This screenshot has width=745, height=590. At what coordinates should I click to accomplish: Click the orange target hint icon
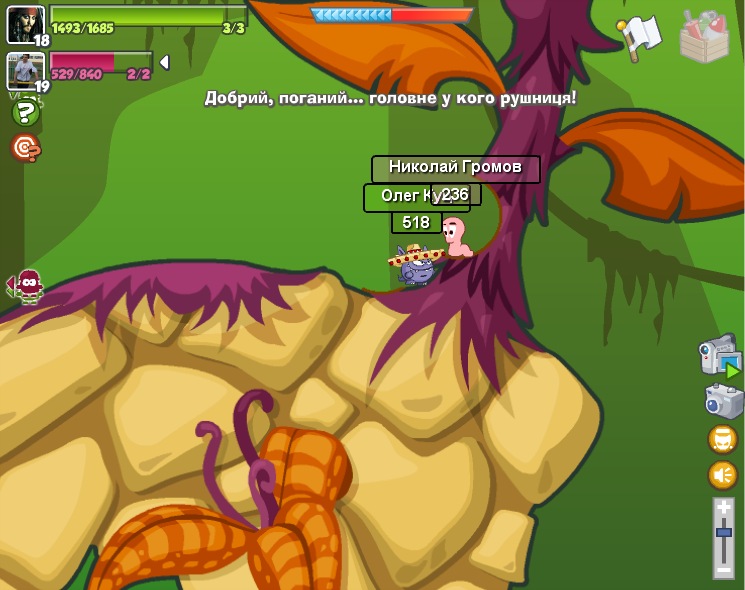coord(25,148)
